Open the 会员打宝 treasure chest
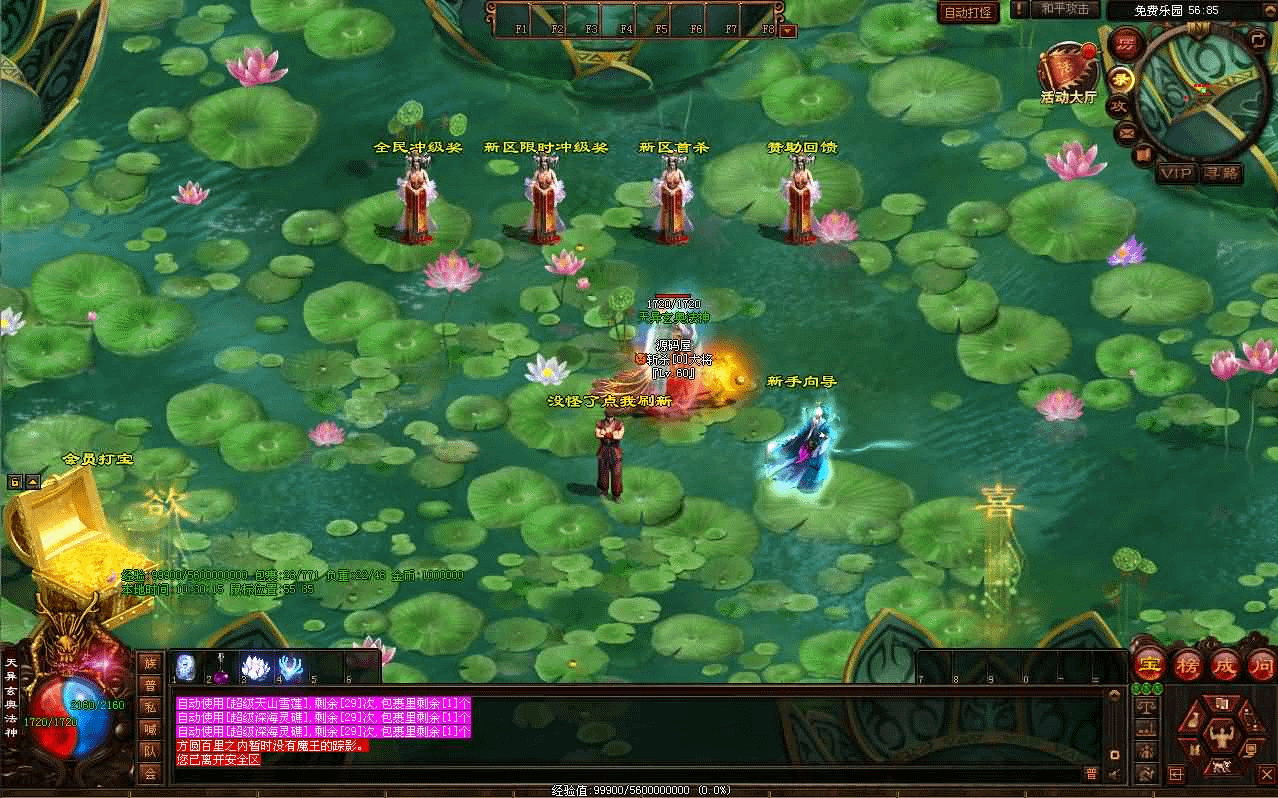 coord(66,530)
